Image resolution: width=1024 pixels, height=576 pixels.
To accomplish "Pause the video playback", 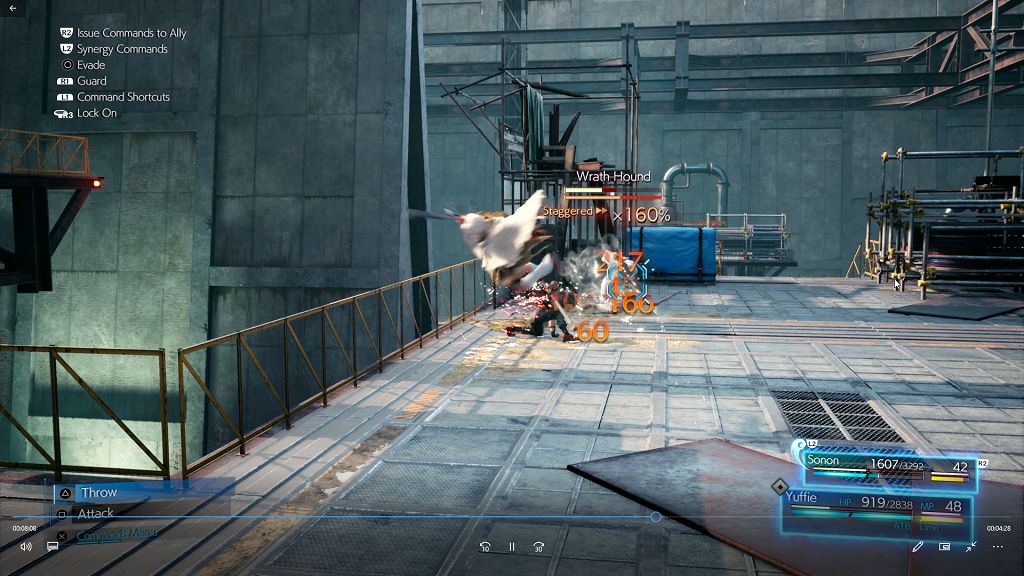I will click(512, 547).
